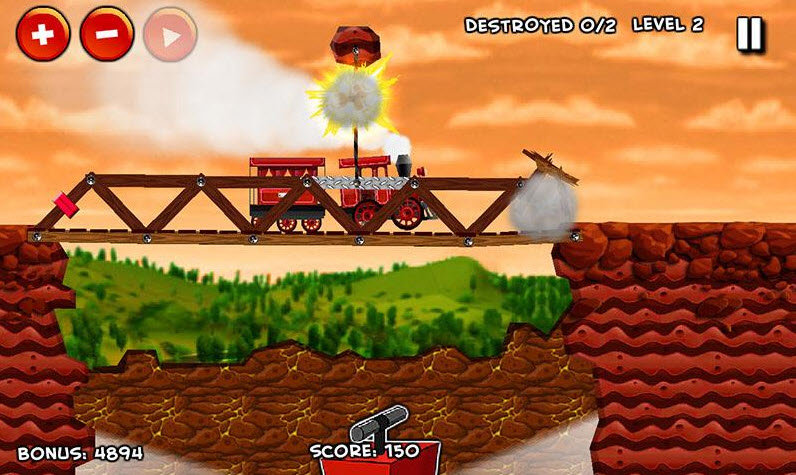The height and width of the screenshot is (475, 796).
Task: Pause the game with the pause icon
Action: coord(749,35)
